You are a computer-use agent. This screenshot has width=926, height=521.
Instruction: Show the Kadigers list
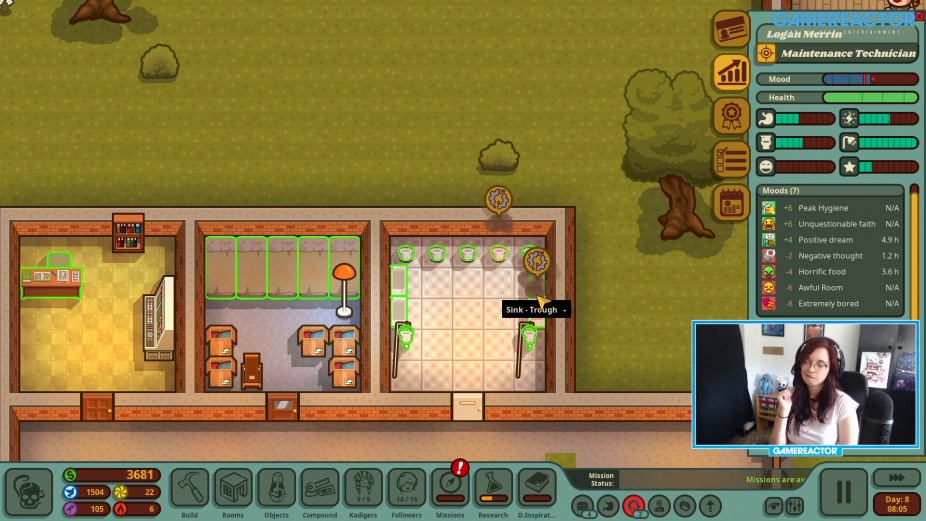pos(364,489)
